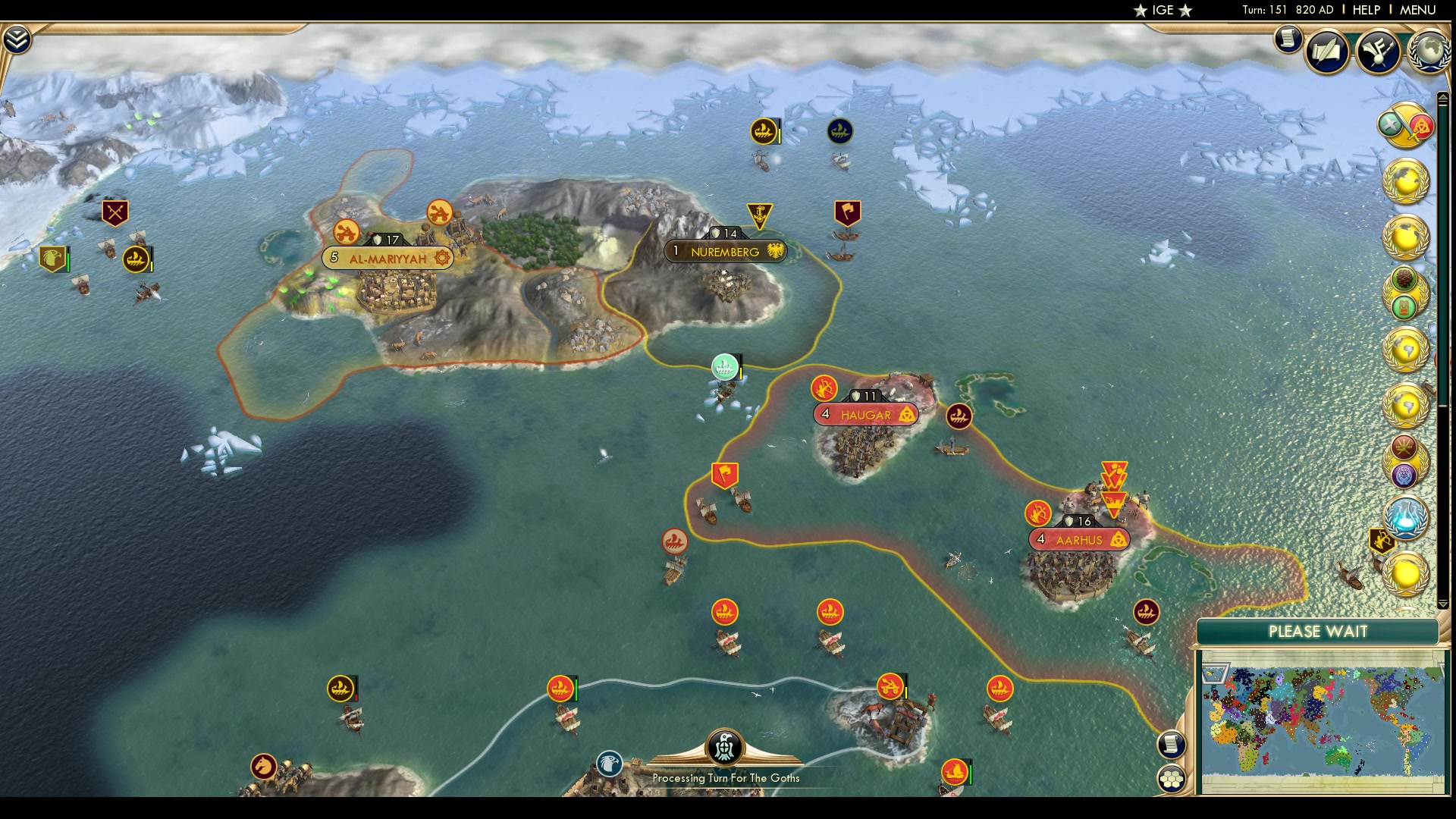Select the Nuremberg city banner

click(726, 251)
